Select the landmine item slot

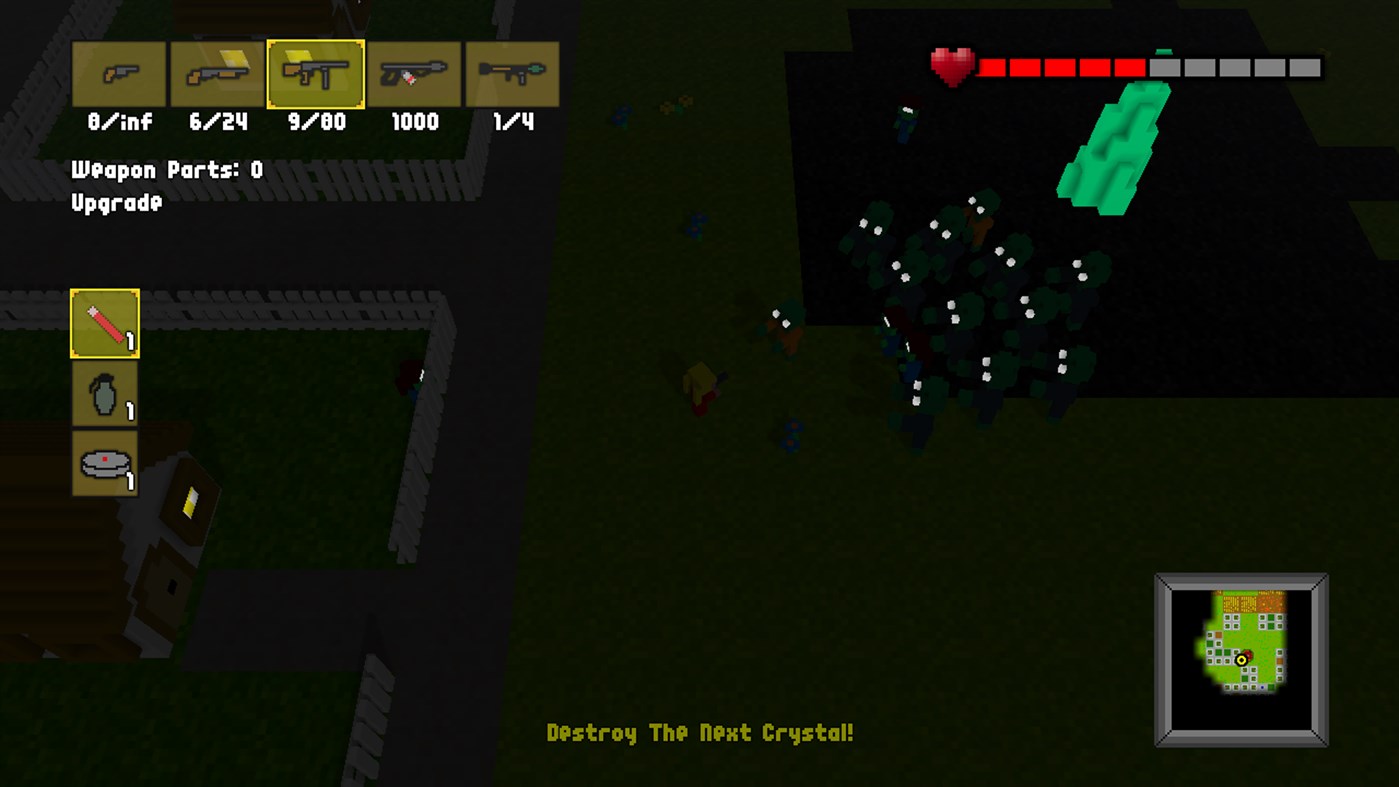[104, 462]
